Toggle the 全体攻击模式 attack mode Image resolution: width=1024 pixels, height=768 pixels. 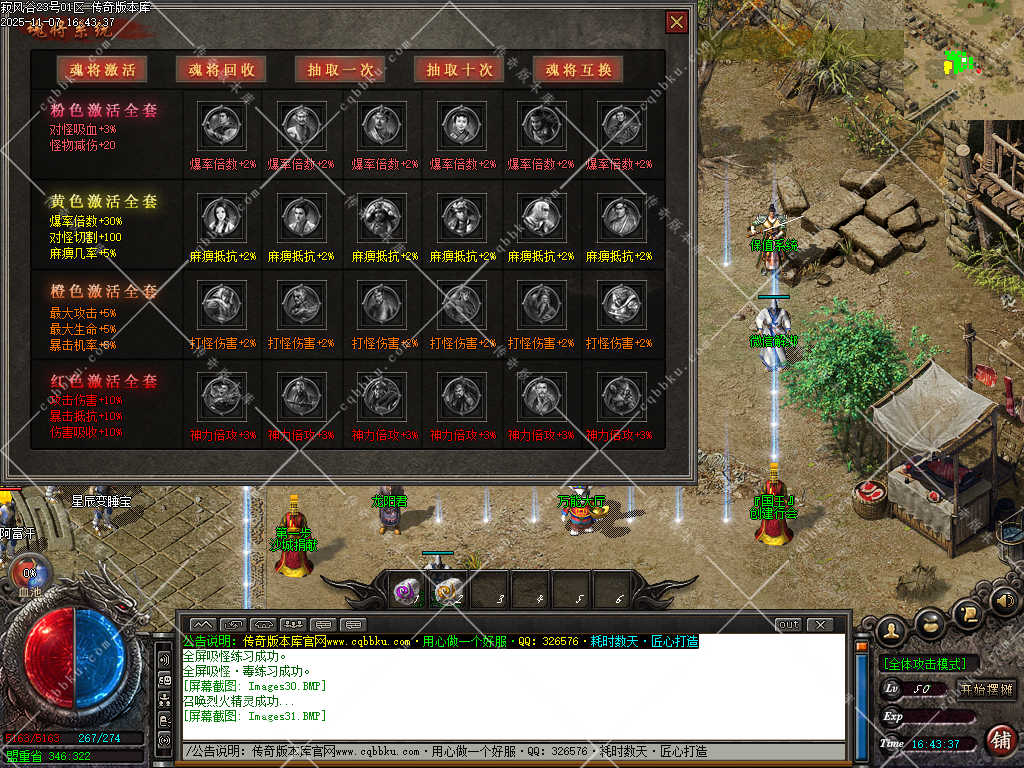pyautogui.click(x=929, y=664)
